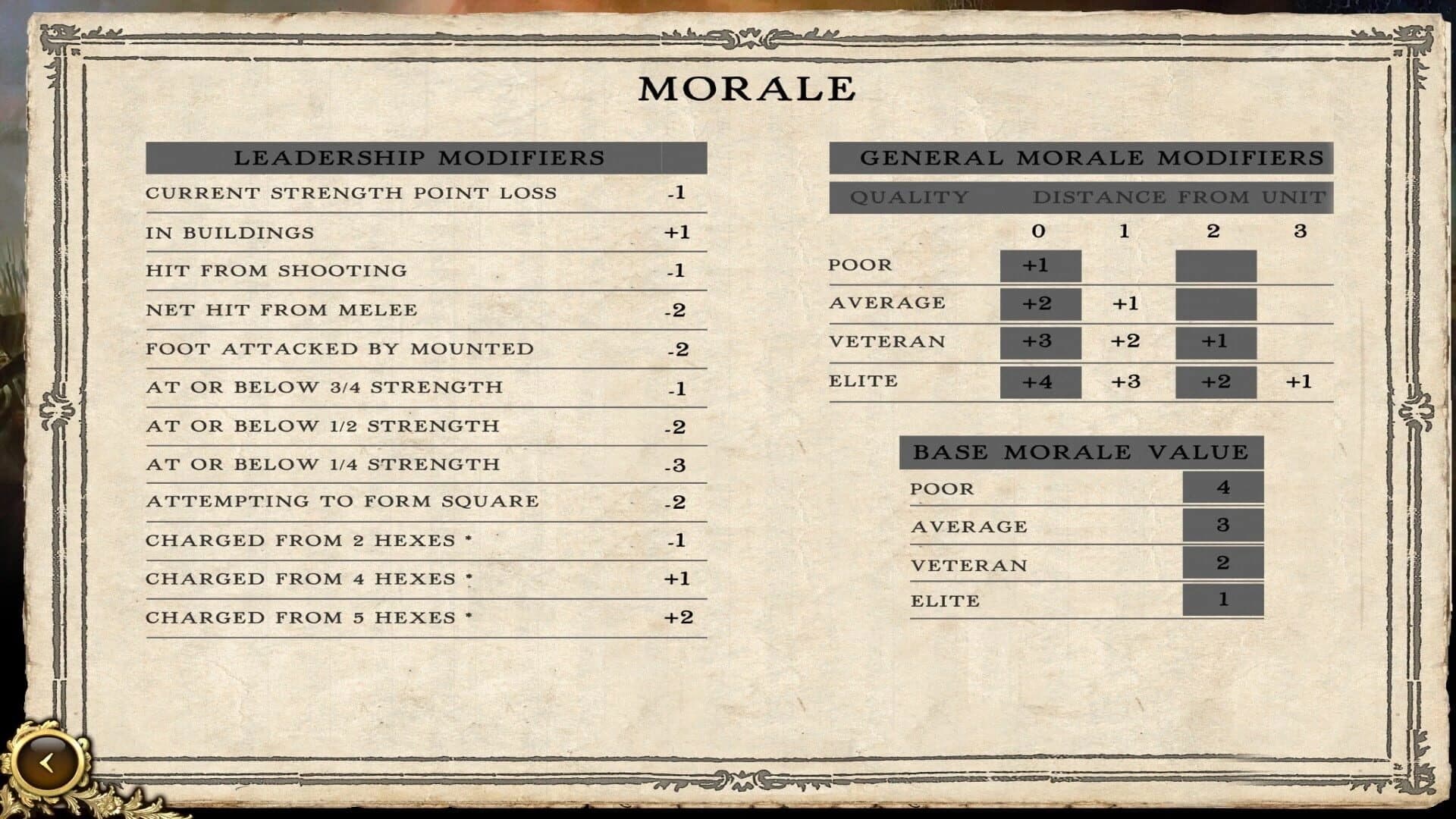This screenshot has width=1456, height=819.
Task: Click the Average base morale value 3
Action: (1223, 525)
